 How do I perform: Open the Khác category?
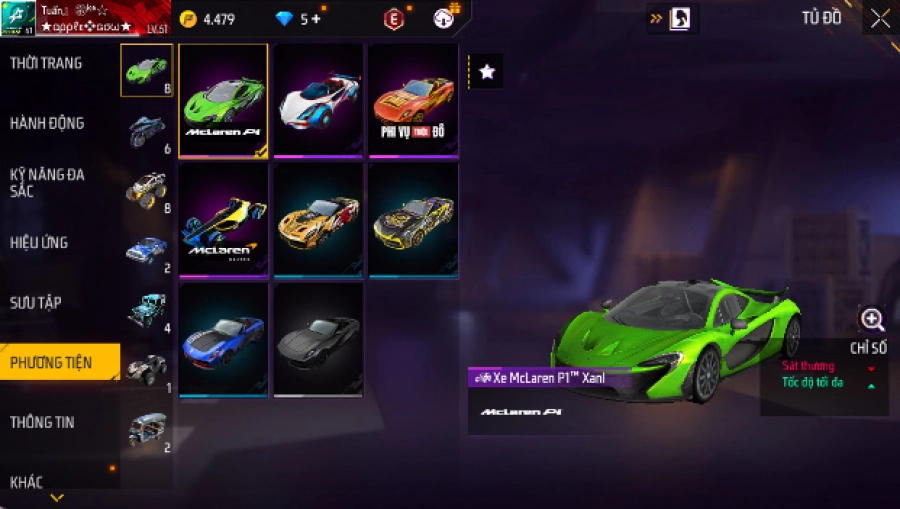[27, 482]
